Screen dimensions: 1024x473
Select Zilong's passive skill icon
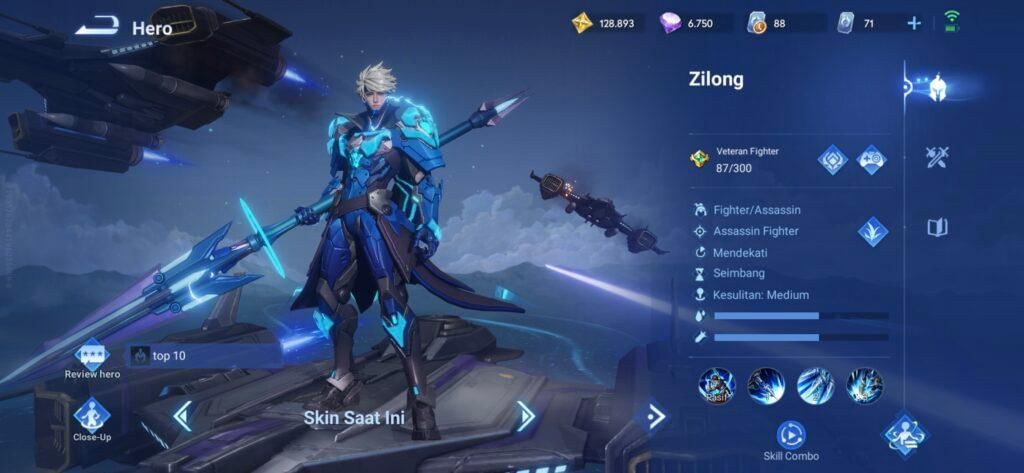[x=716, y=385]
